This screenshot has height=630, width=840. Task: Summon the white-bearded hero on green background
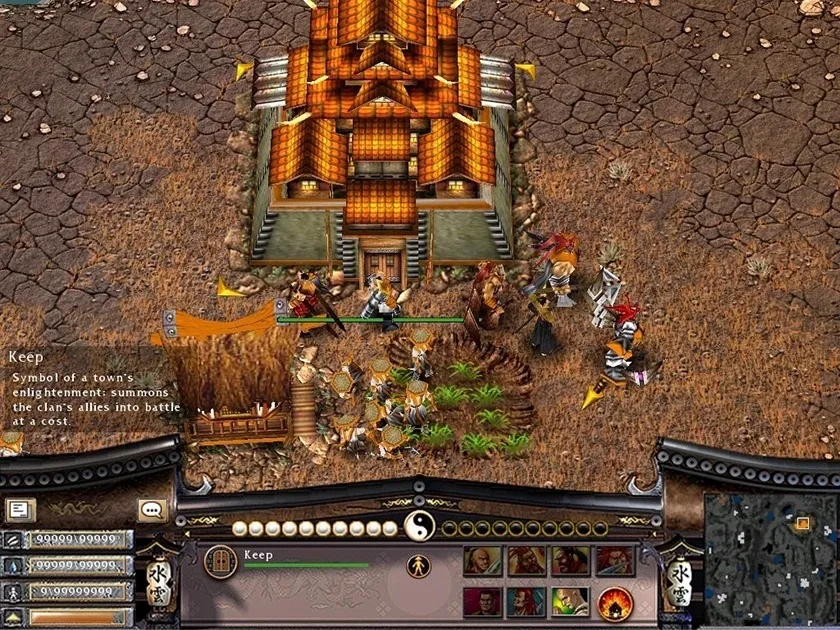[570, 603]
